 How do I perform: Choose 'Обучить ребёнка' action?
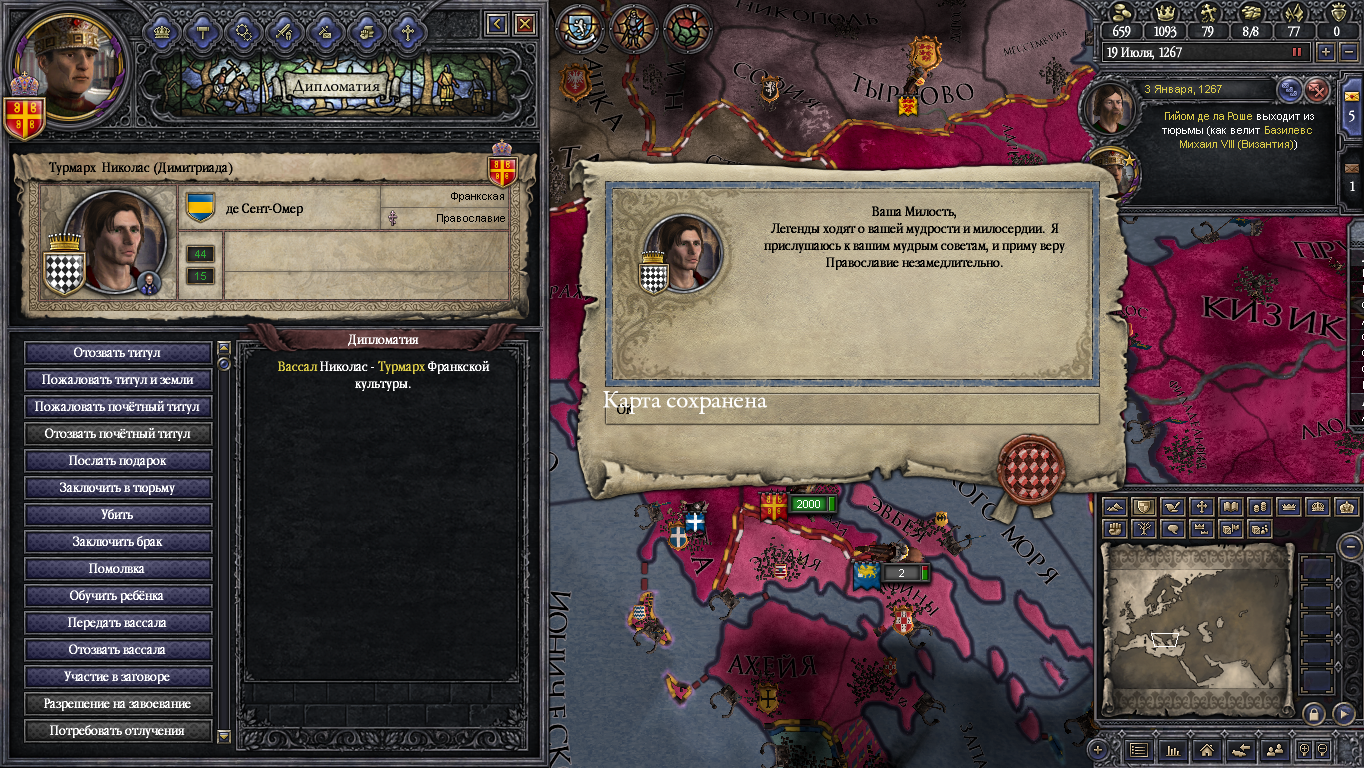[x=117, y=596]
